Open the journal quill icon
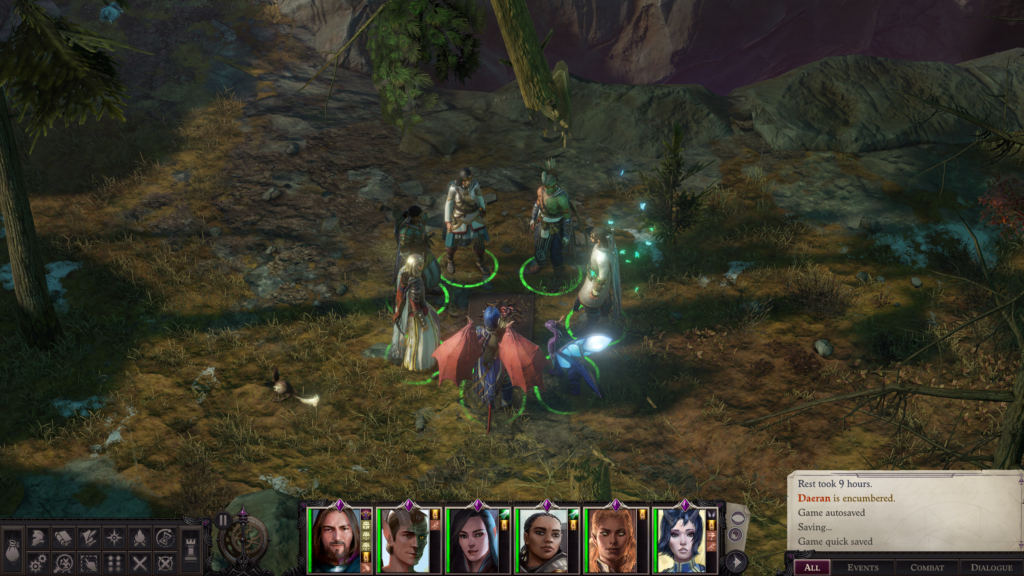 [88, 538]
